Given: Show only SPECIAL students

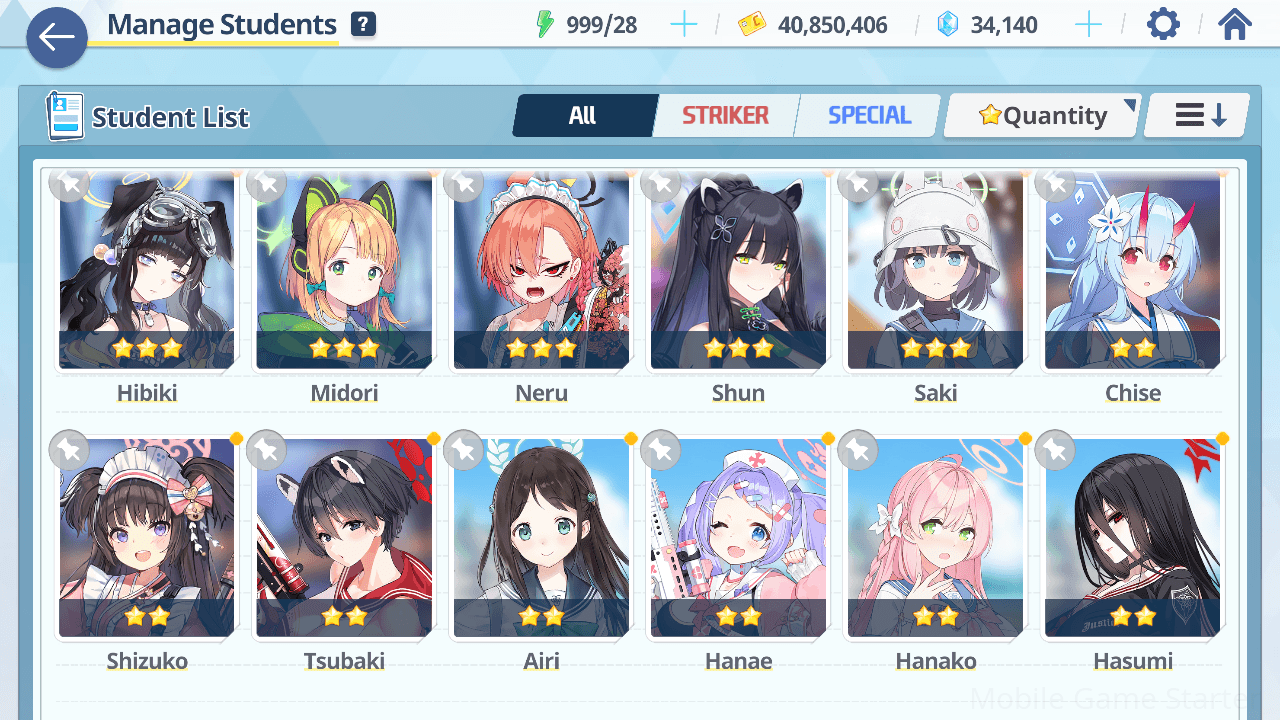Looking at the screenshot, I should pyautogui.click(x=869, y=116).
